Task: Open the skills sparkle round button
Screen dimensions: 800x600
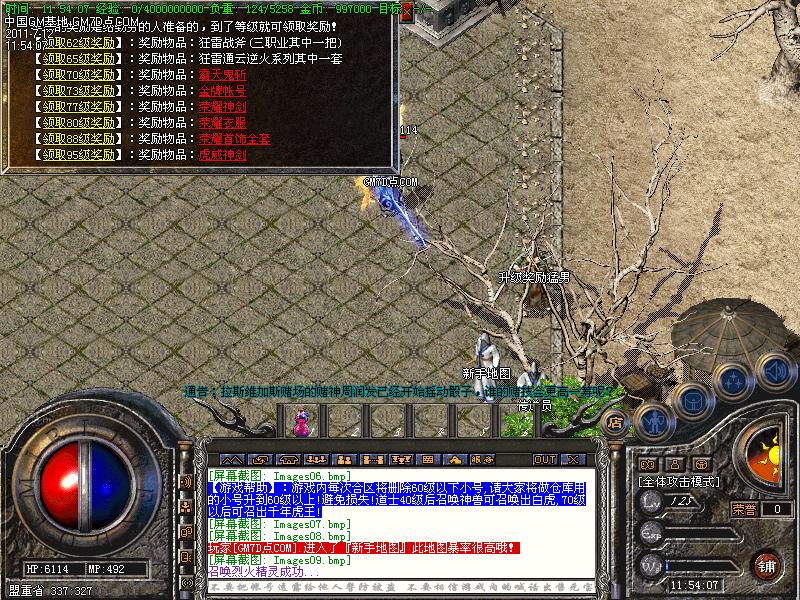Action: pyautogui.click(x=734, y=381)
